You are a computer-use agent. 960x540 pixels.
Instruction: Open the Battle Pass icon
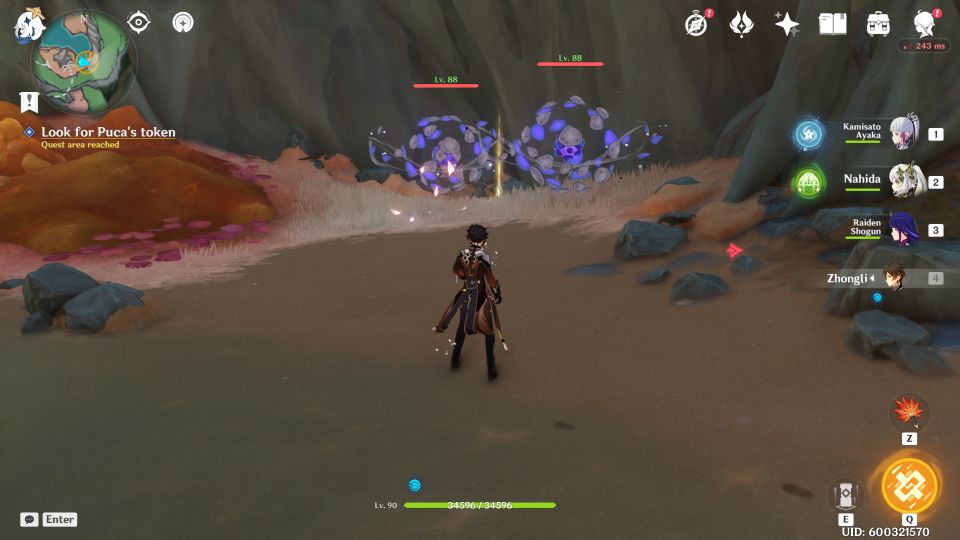pos(741,24)
